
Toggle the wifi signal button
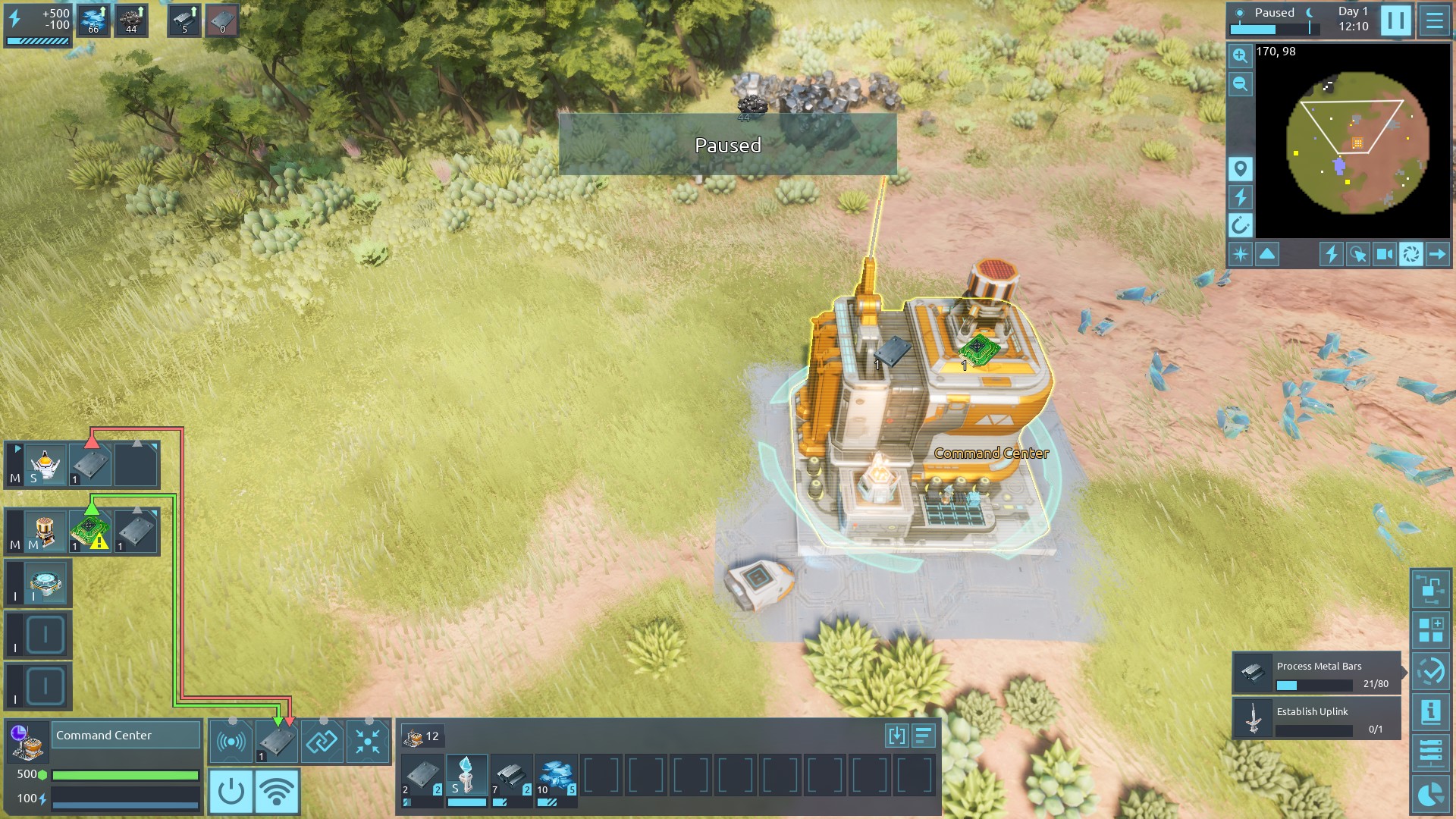[x=277, y=791]
